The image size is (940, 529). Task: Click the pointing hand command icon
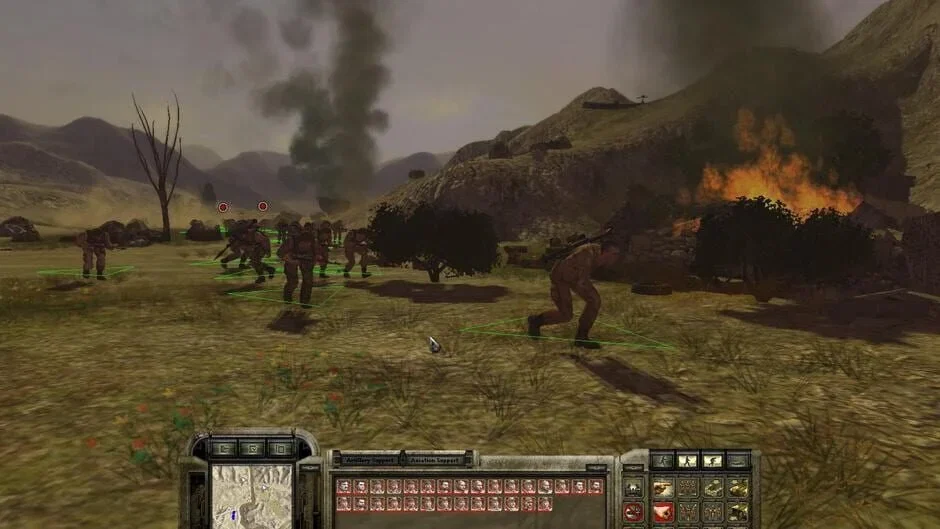tap(662, 488)
